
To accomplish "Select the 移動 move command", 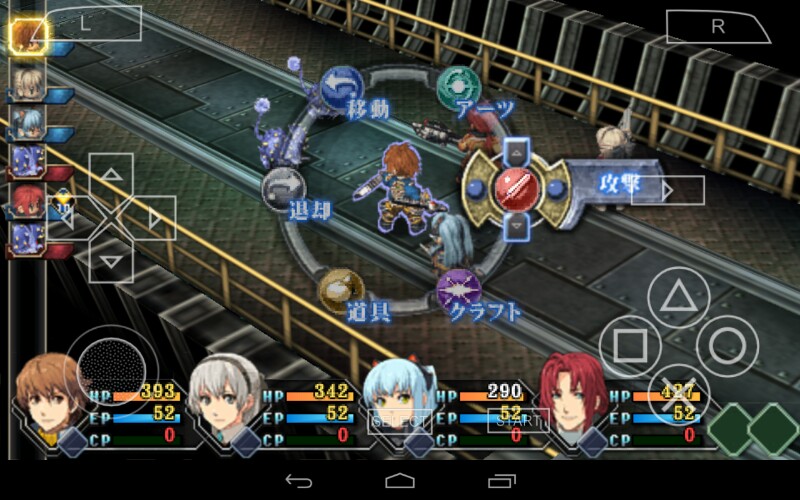I will [x=337, y=87].
